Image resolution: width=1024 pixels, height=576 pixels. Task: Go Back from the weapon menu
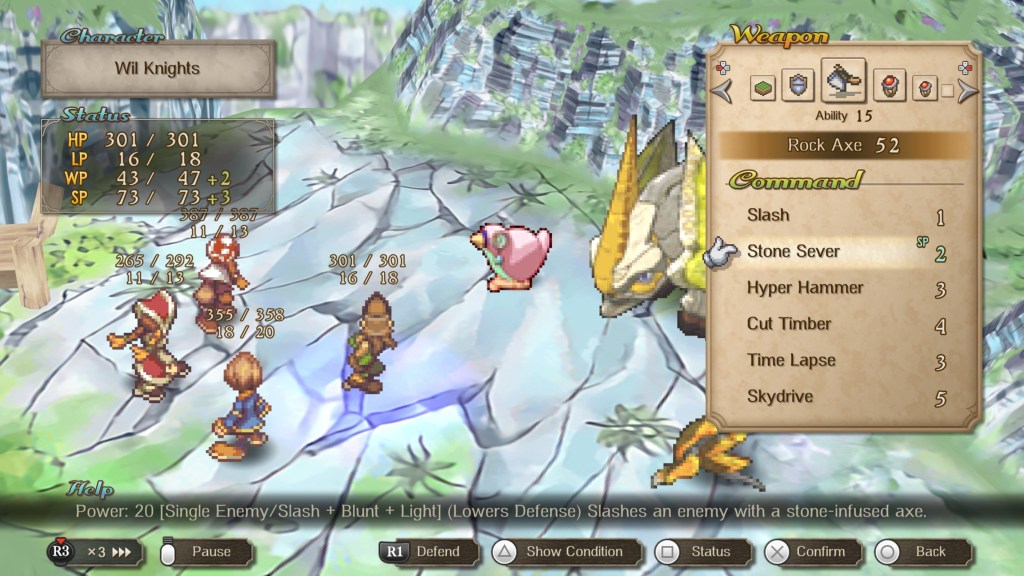(918, 551)
